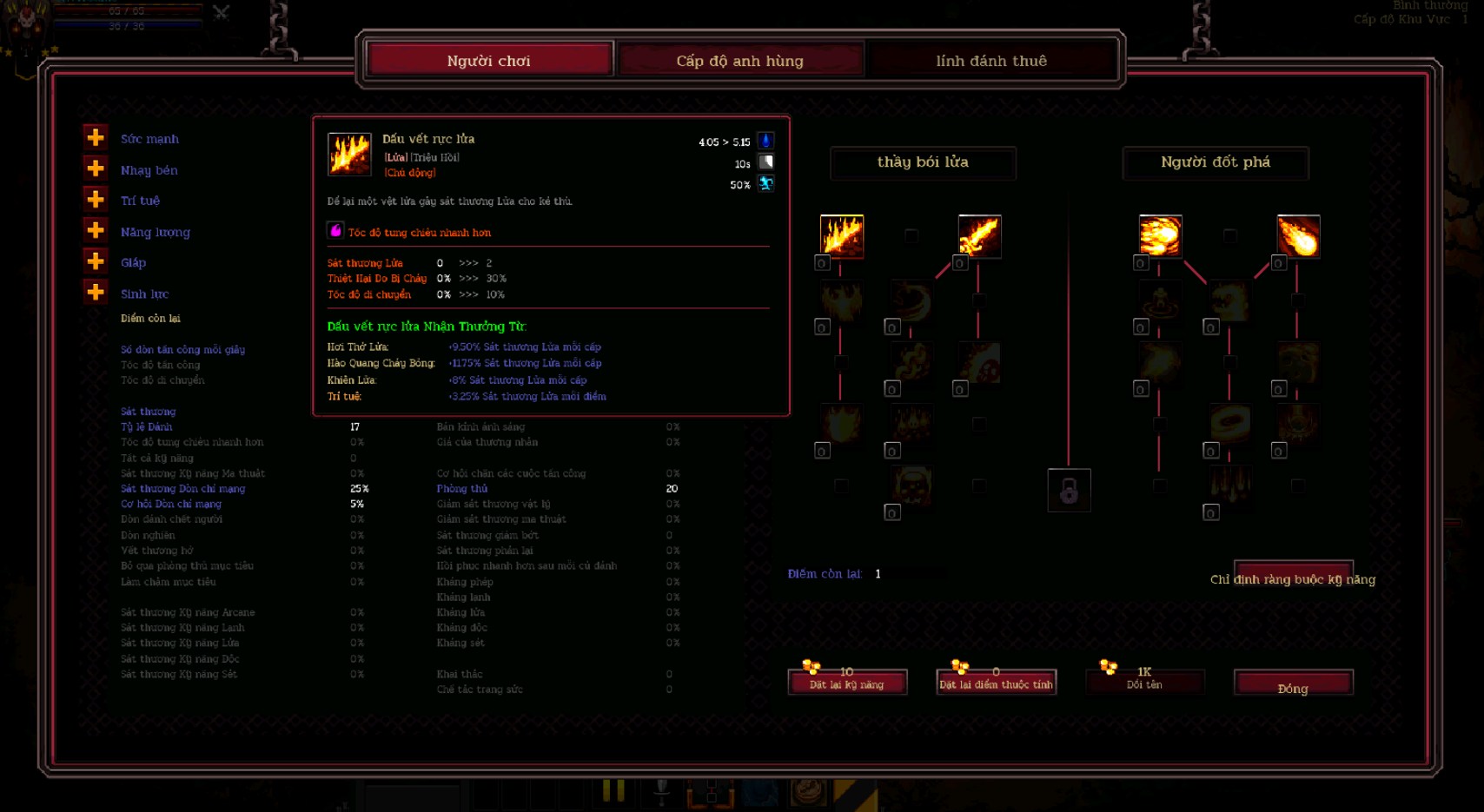The width and height of the screenshot is (1484, 812).
Task: Add a point to Trí tuệ
Action: 96,200
